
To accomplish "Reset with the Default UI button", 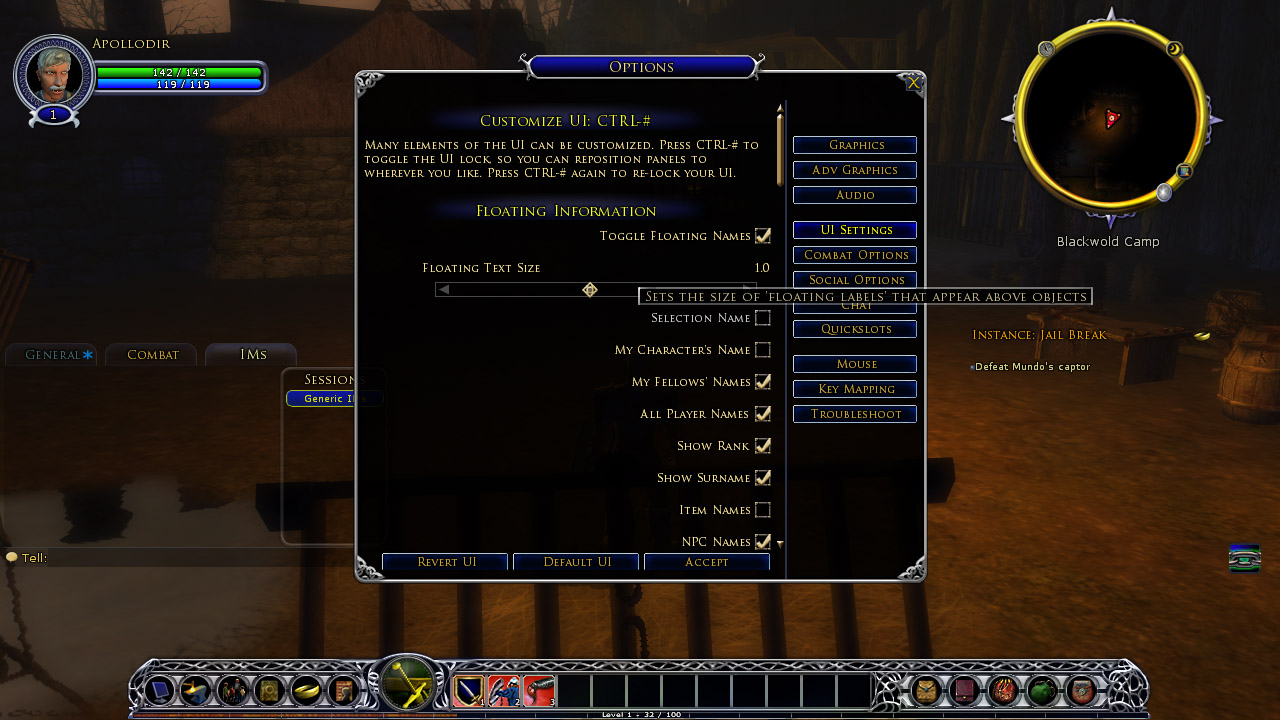I will point(576,562).
